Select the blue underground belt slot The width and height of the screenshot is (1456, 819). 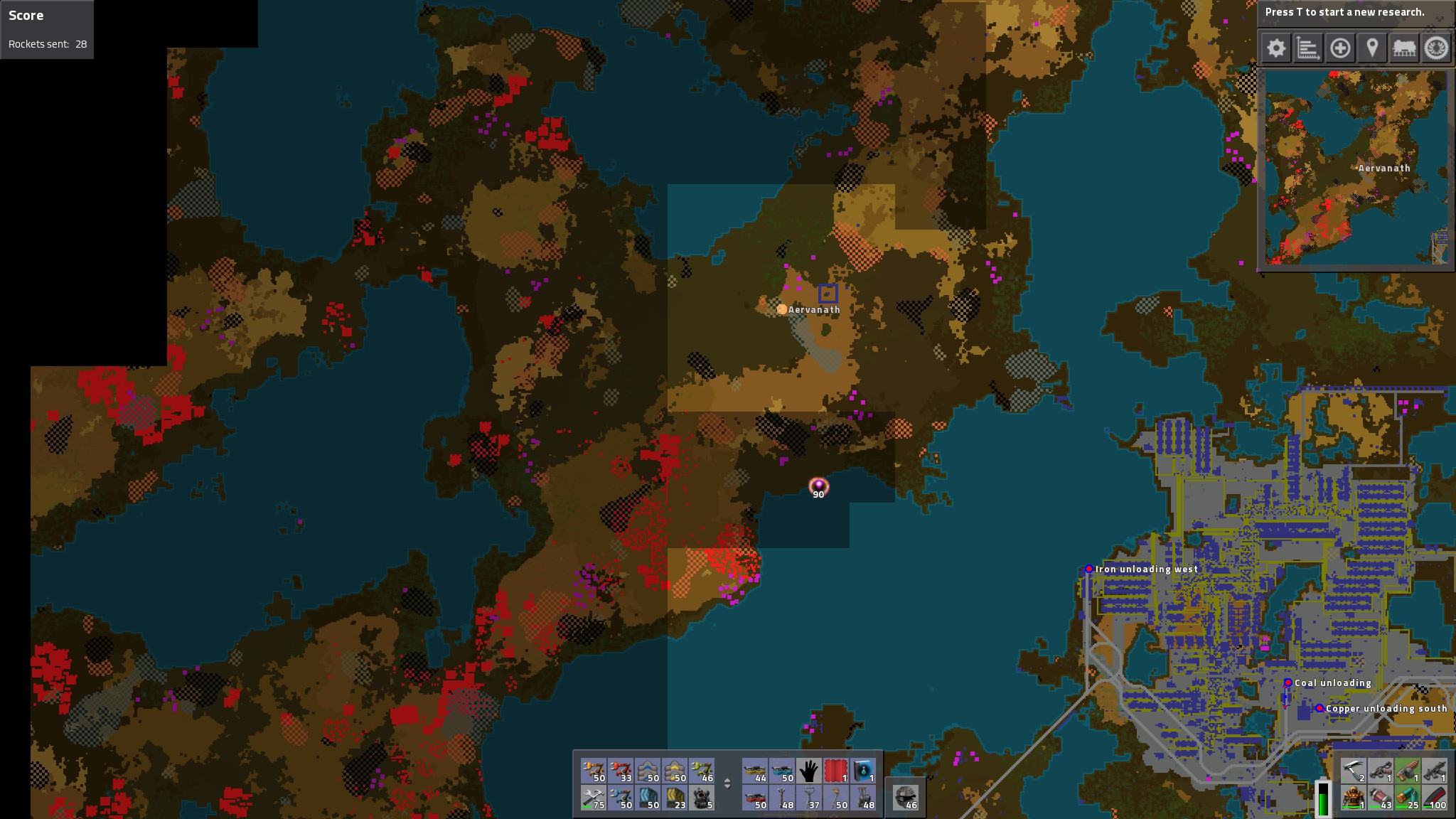coord(648,798)
